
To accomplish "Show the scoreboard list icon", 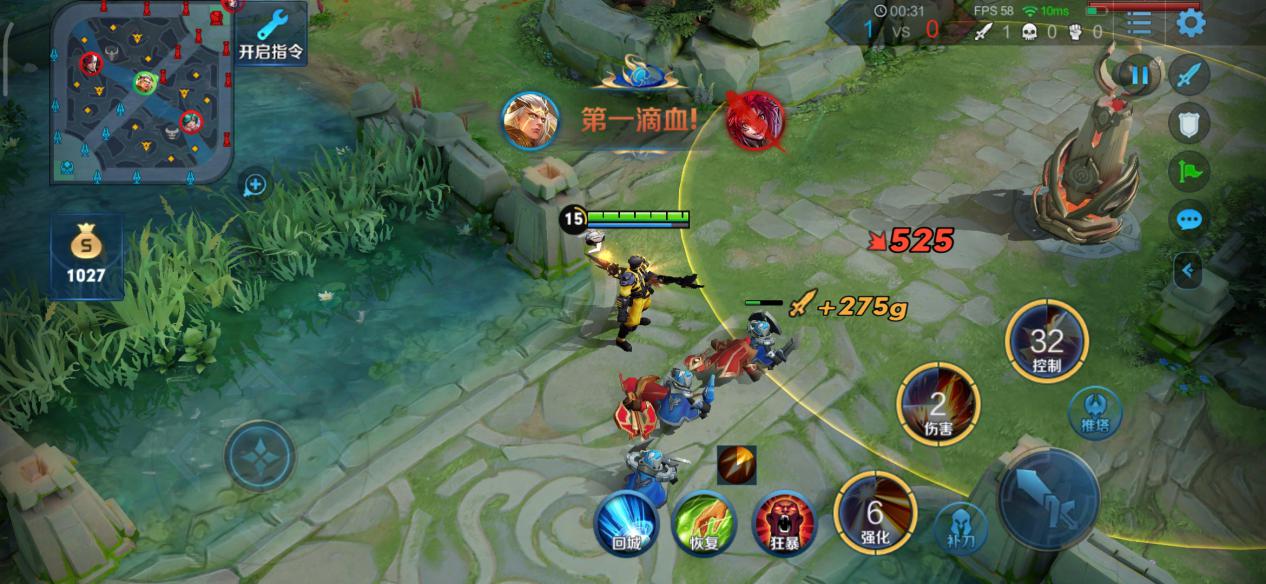I will click(x=1139, y=23).
